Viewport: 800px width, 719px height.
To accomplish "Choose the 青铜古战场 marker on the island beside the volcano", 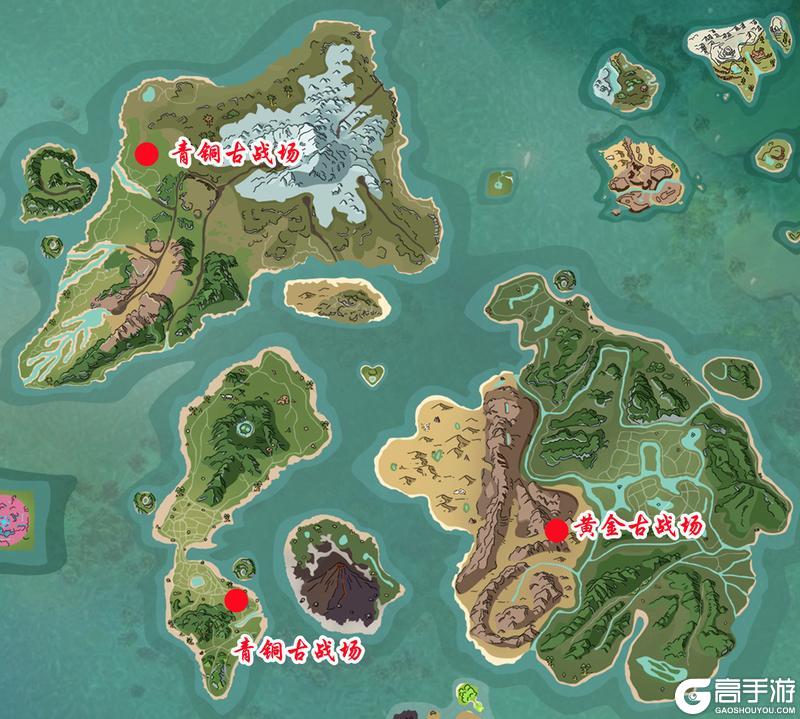I will [236, 600].
